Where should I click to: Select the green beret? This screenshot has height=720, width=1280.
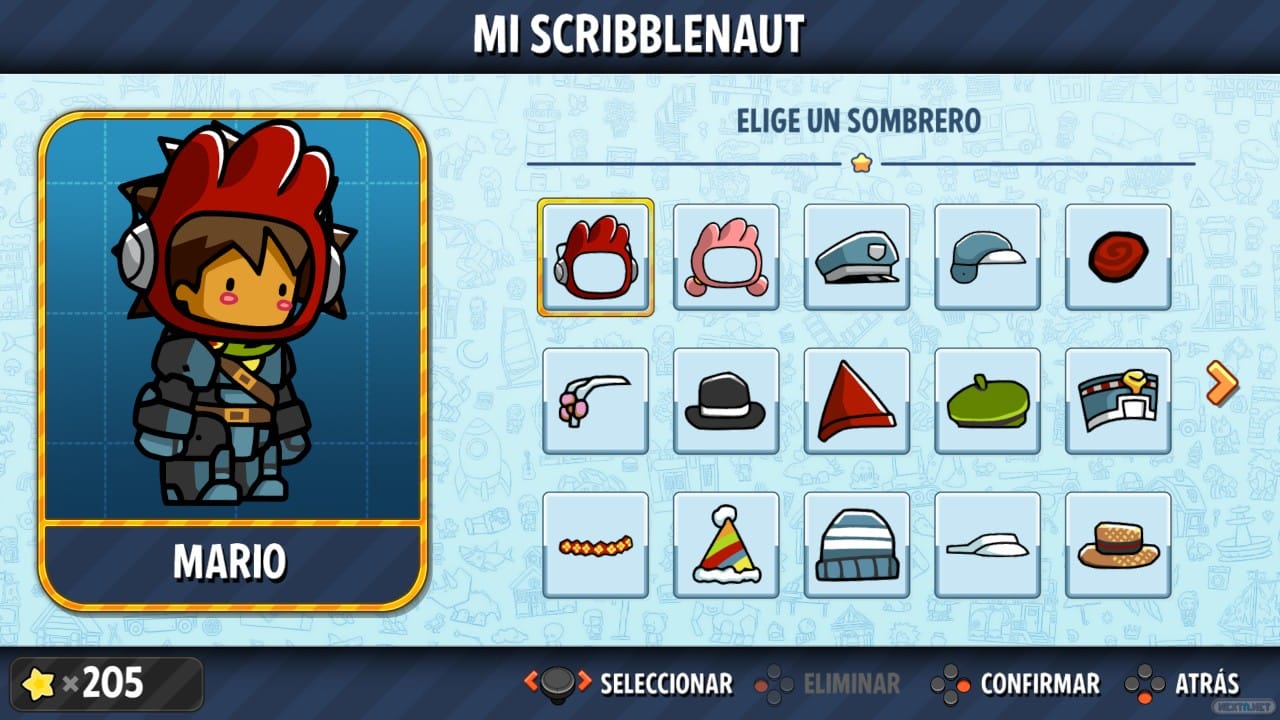988,401
